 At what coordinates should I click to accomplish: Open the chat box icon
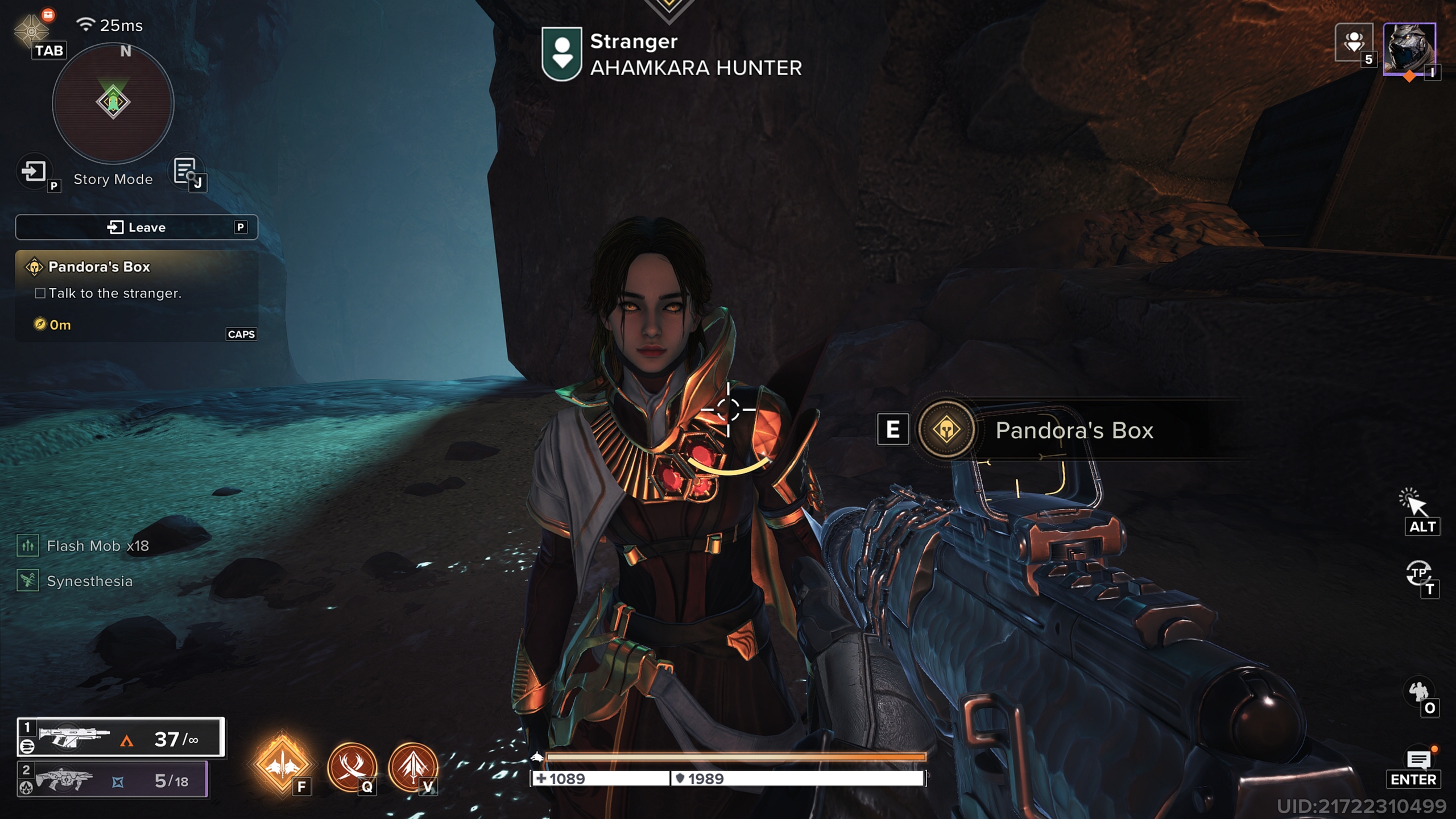(x=1418, y=759)
